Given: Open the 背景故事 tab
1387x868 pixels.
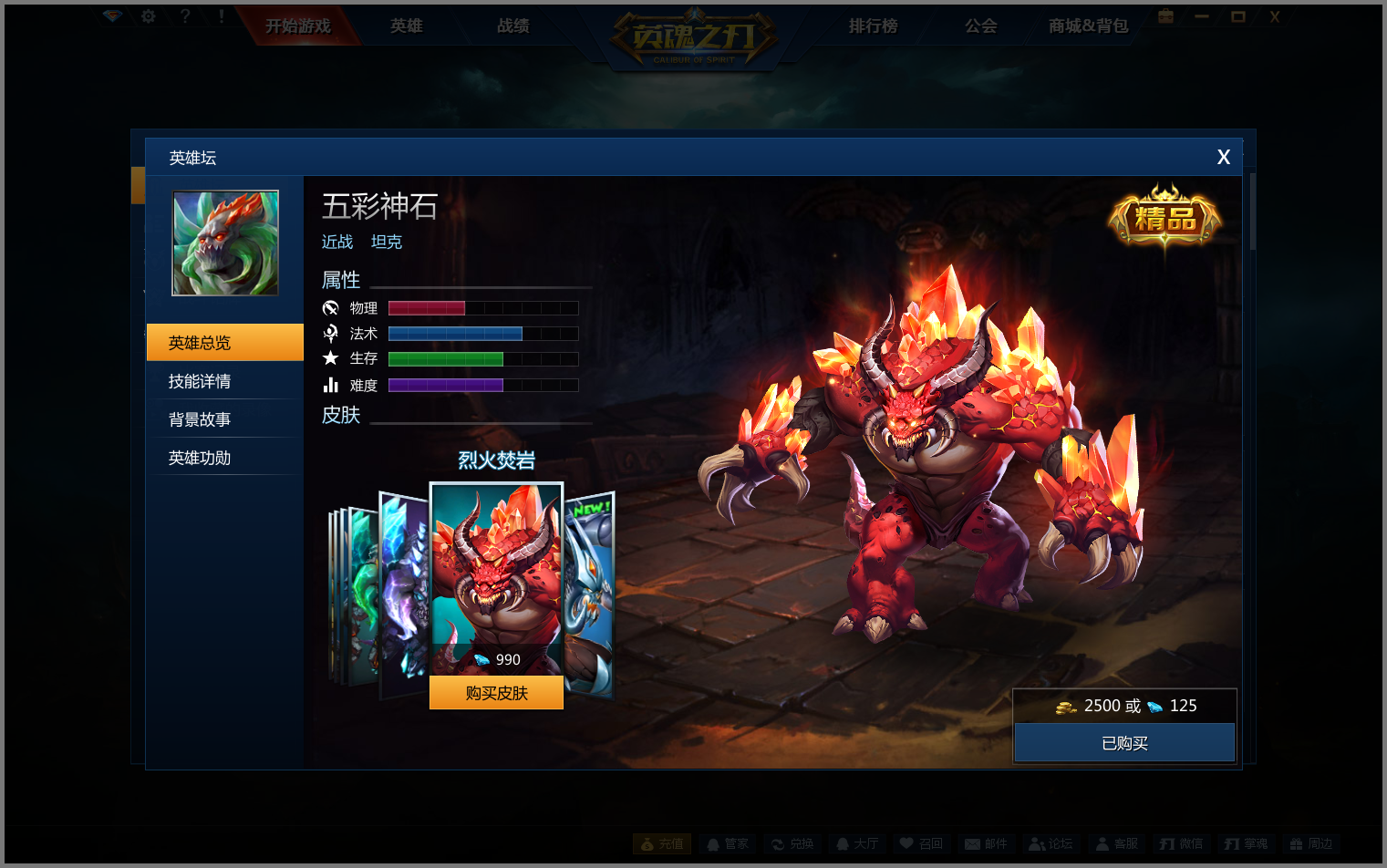Looking at the screenshot, I should coord(224,419).
